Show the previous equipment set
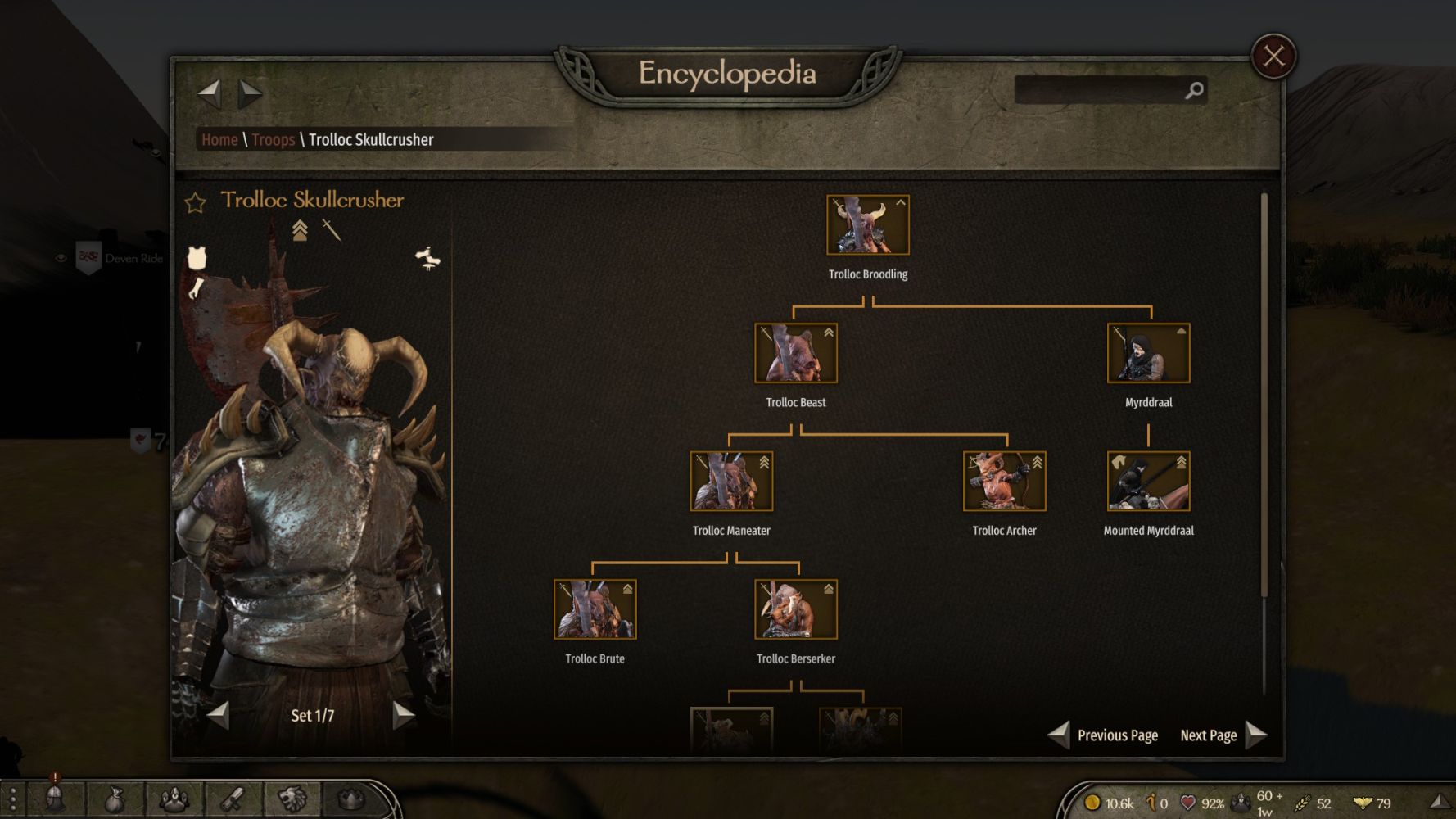Image resolution: width=1456 pixels, height=819 pixels. tap(219, 715)
